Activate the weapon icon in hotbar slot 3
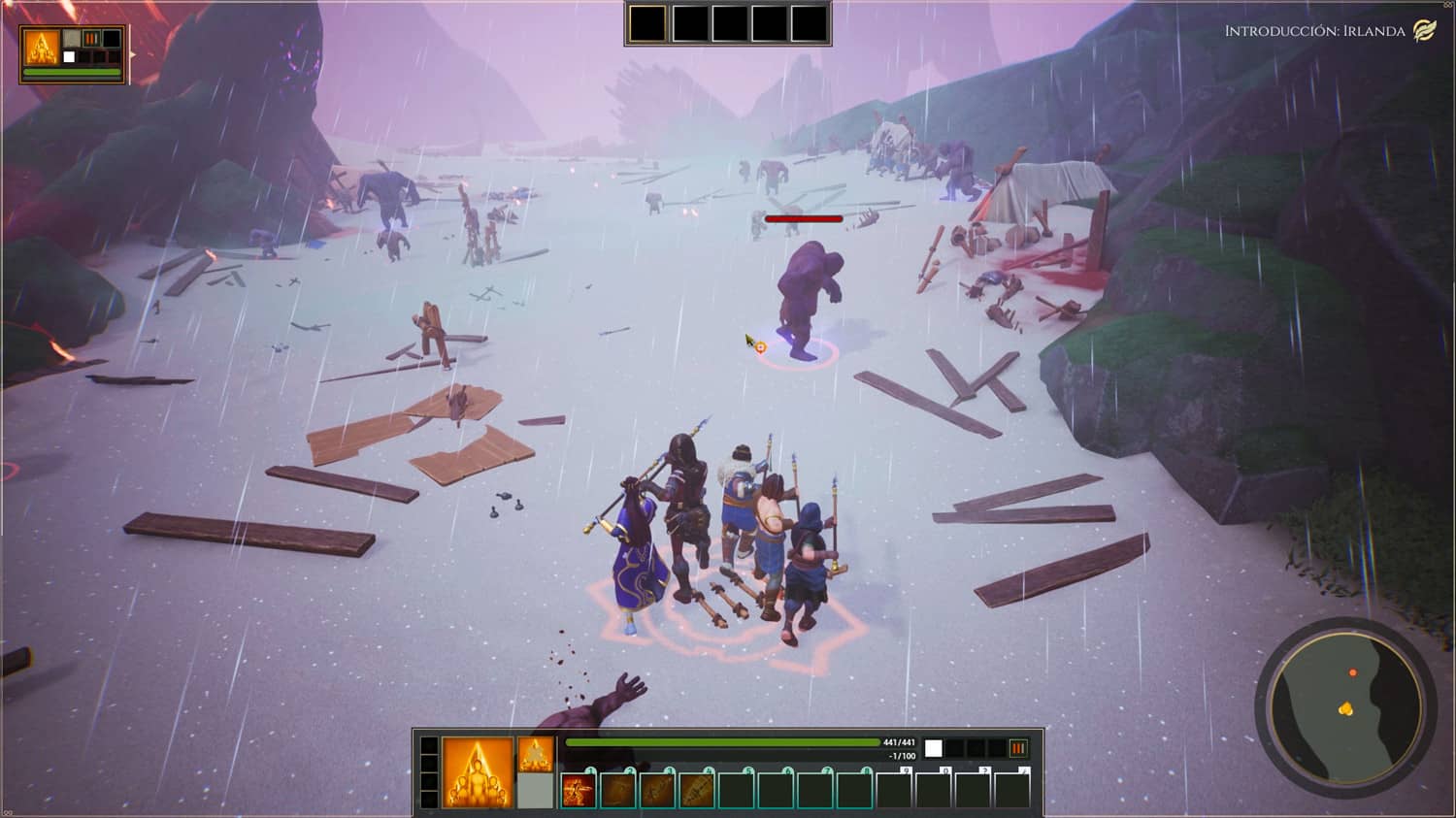The image size is (1456, 818). pyautogui.click(x=659, y=788)
